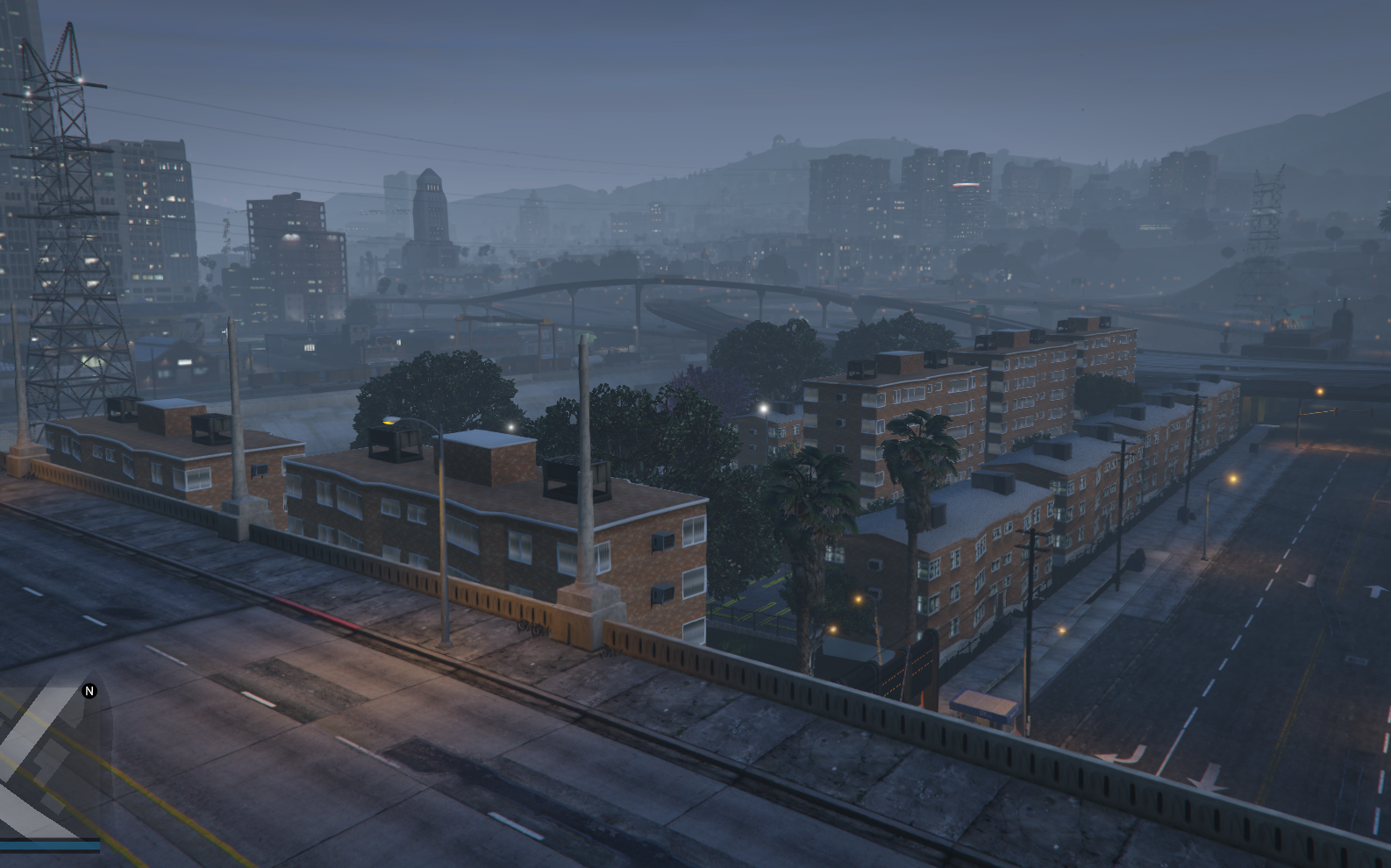Click the north compass marker on minimap
The image size is (1391, 868).
[89, 691]
